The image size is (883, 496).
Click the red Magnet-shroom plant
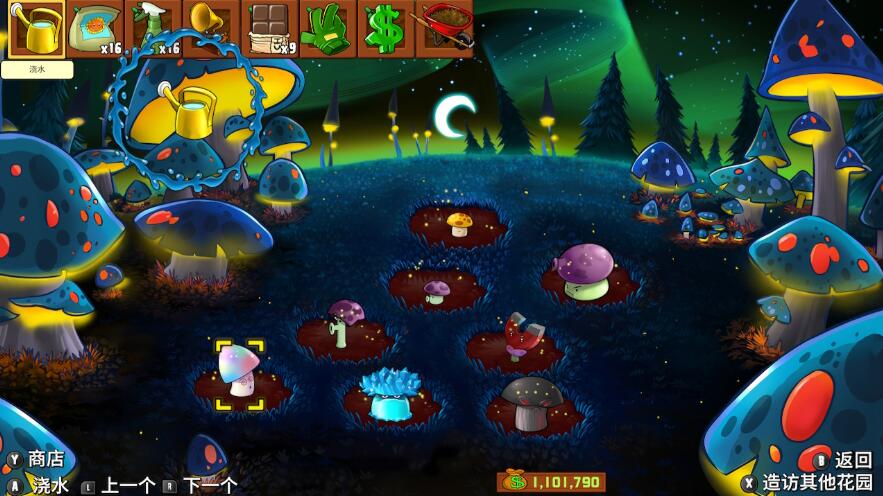coord(517,337)
